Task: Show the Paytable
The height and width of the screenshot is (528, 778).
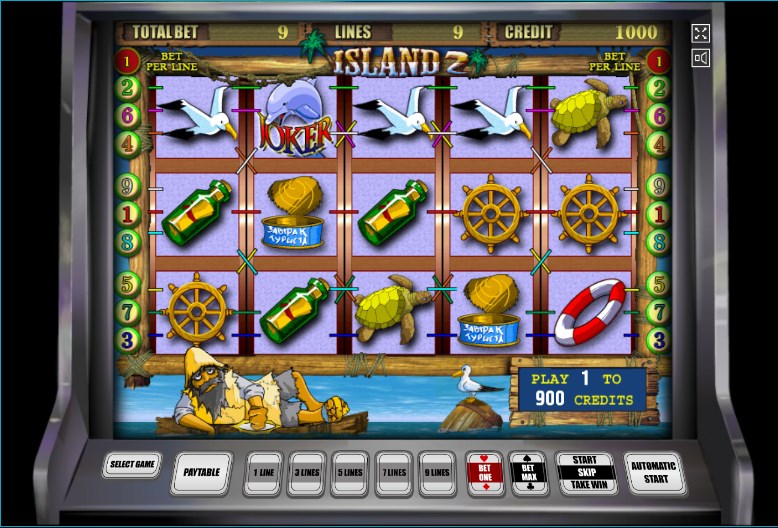Action: [x=203, y=473]
